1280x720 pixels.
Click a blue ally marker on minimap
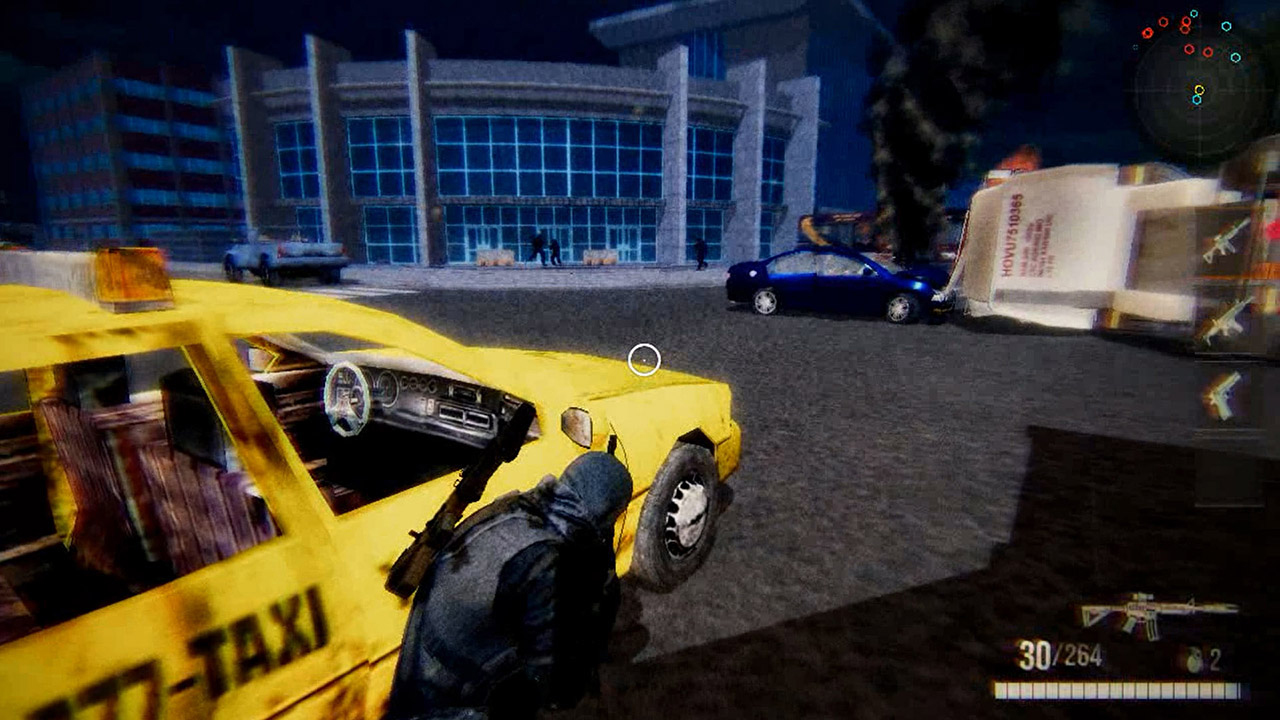coord(1227,26)
